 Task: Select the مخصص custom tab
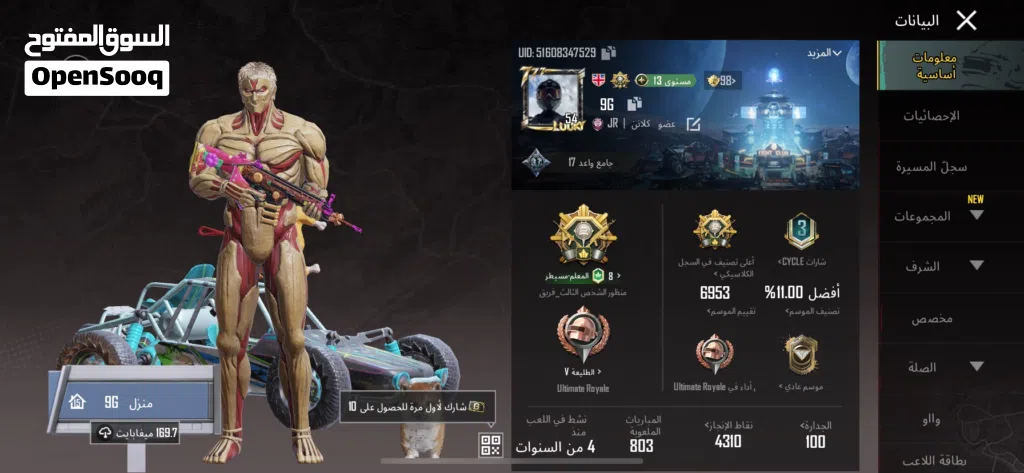[931, 318]
